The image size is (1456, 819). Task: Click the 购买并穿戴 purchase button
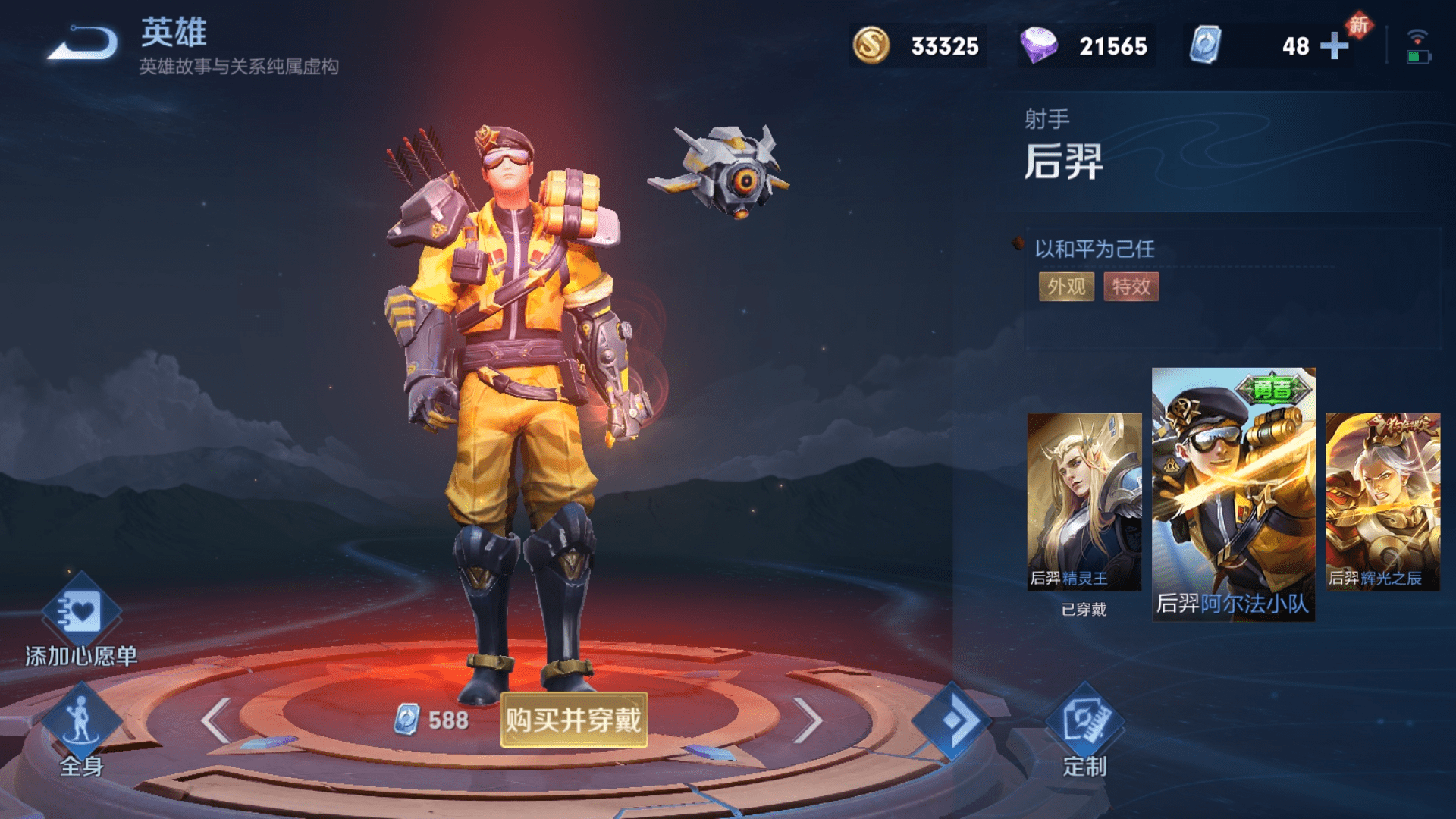point(573,720)
